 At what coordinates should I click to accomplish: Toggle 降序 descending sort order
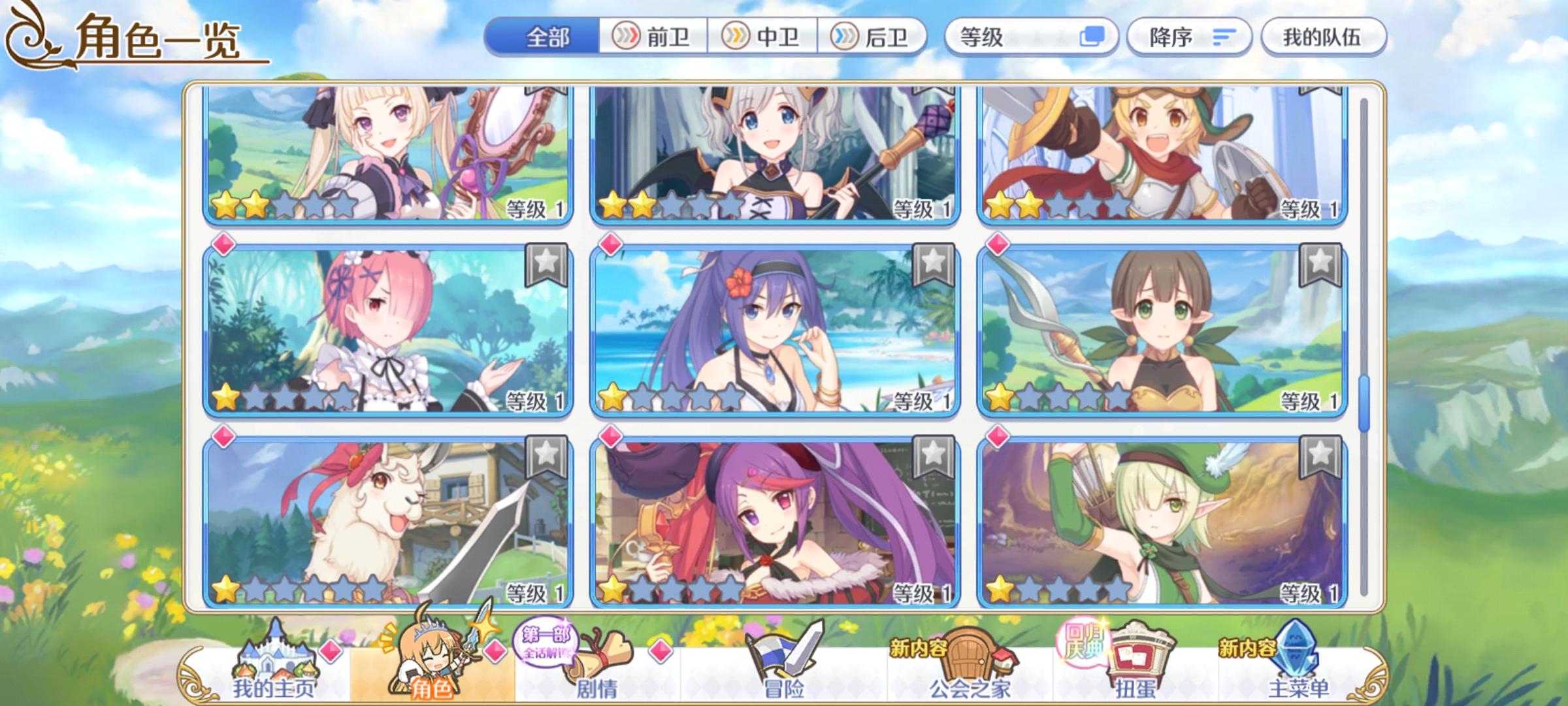[x=1189, y=38]
